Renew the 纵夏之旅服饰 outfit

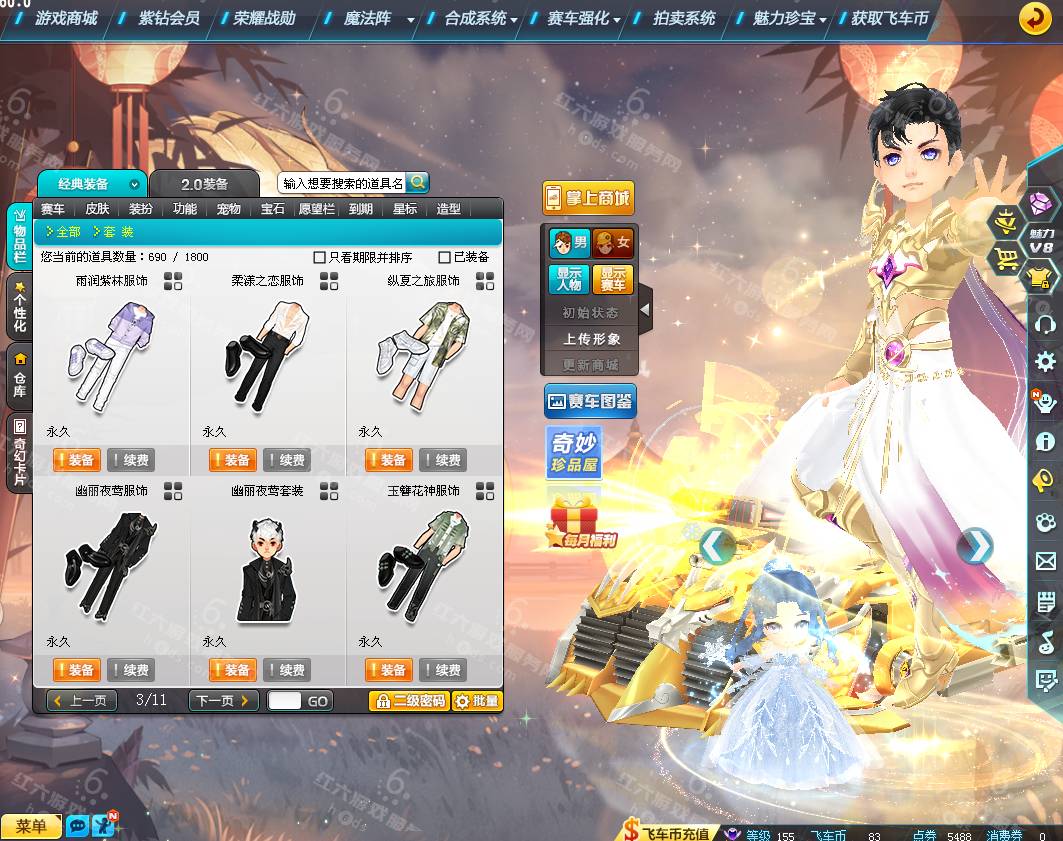tap(443, 460)
